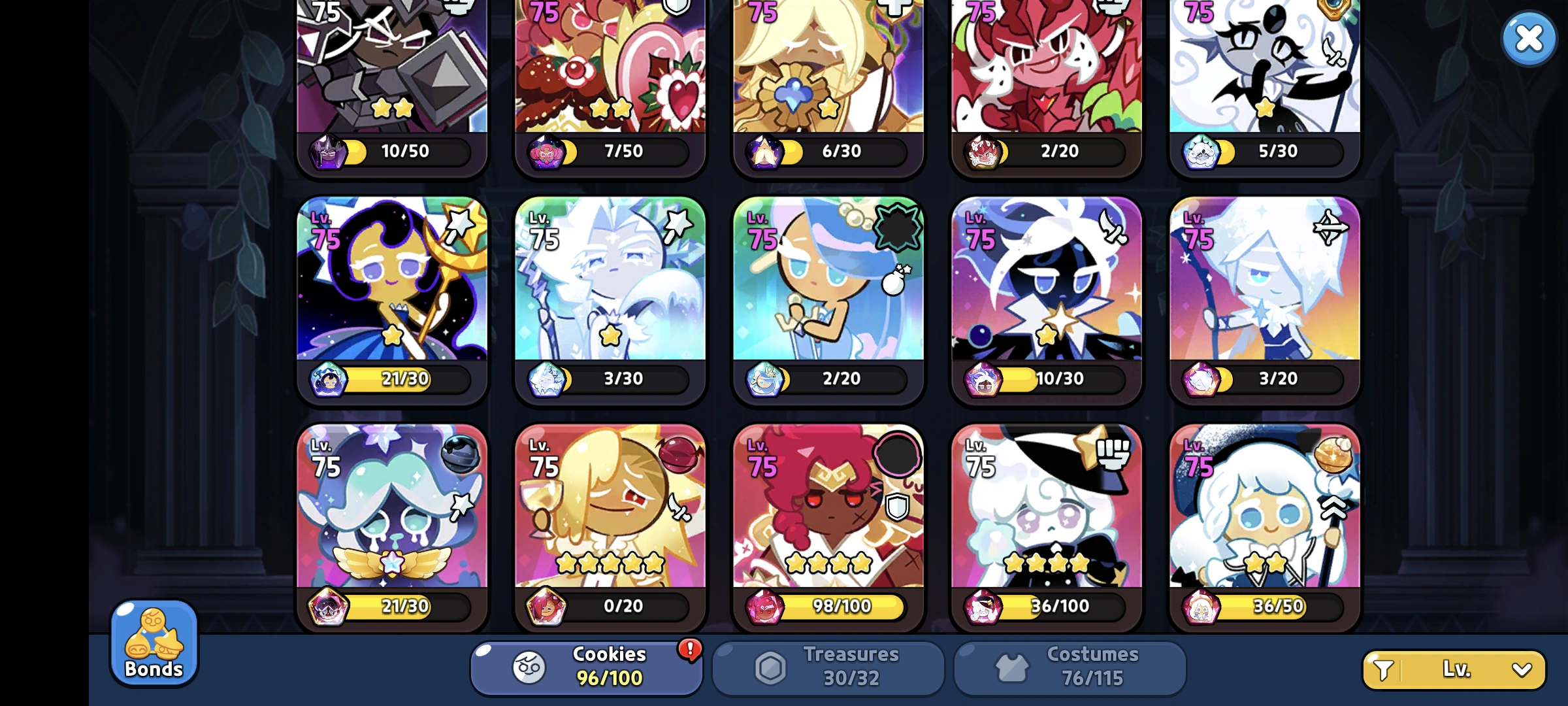Click the Bonds icon in the bottom left
This screenshot has height=706, width=1568.
coord(153,644)
